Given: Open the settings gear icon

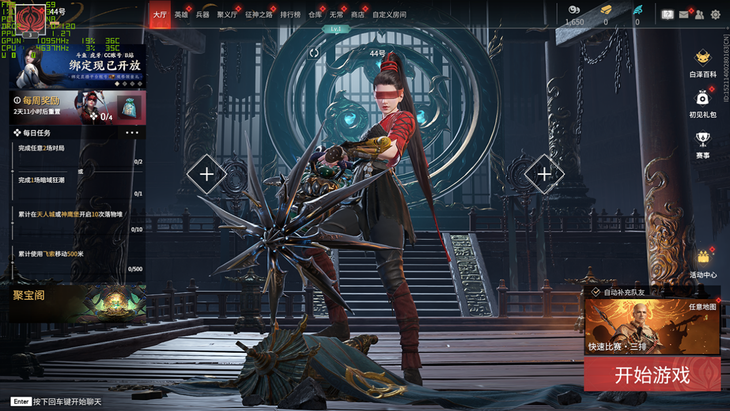Looking at the screenshot, I should tap(715, 15).
